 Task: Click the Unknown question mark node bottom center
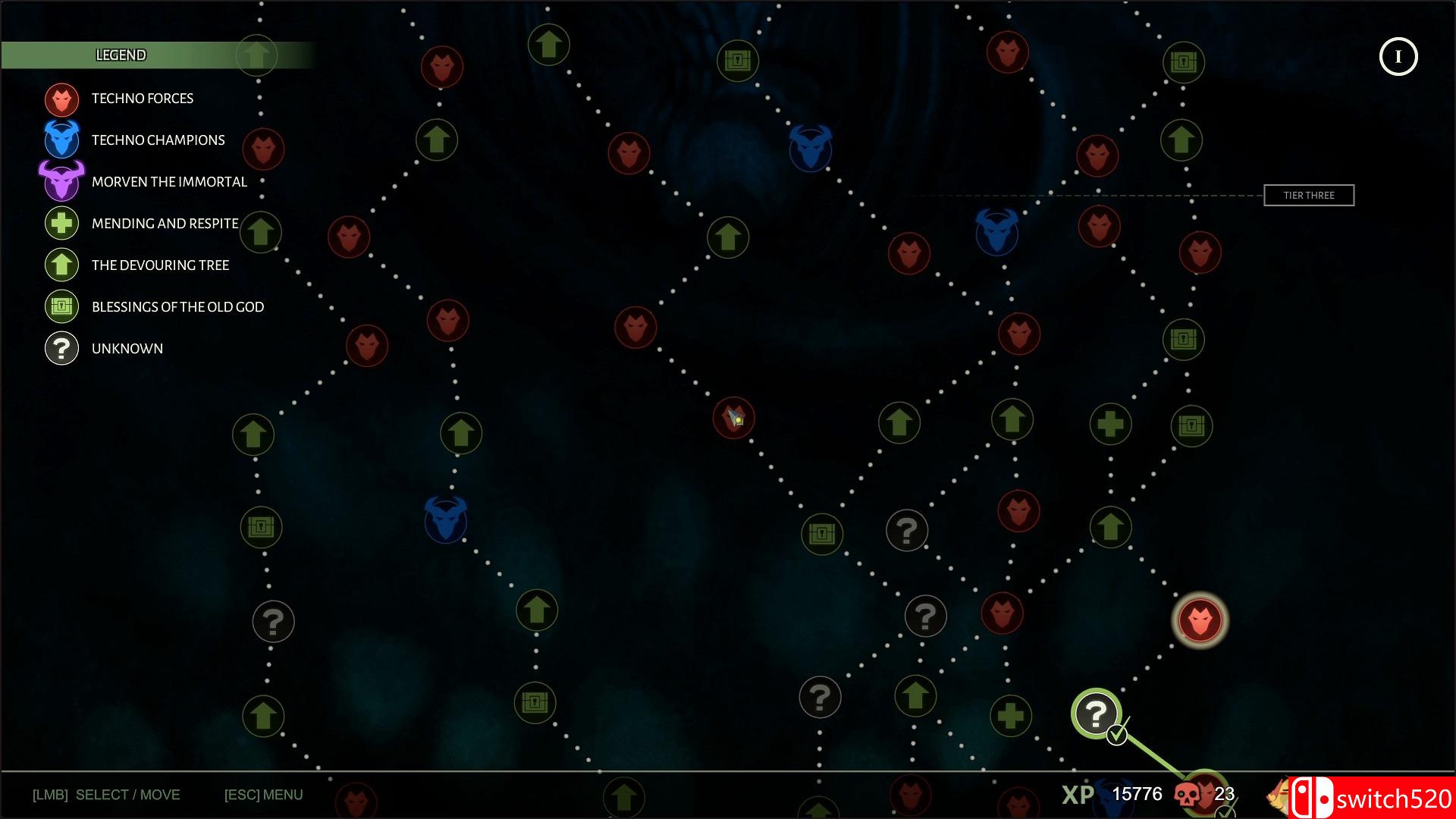pyautogui.click(x=820, y=696)
